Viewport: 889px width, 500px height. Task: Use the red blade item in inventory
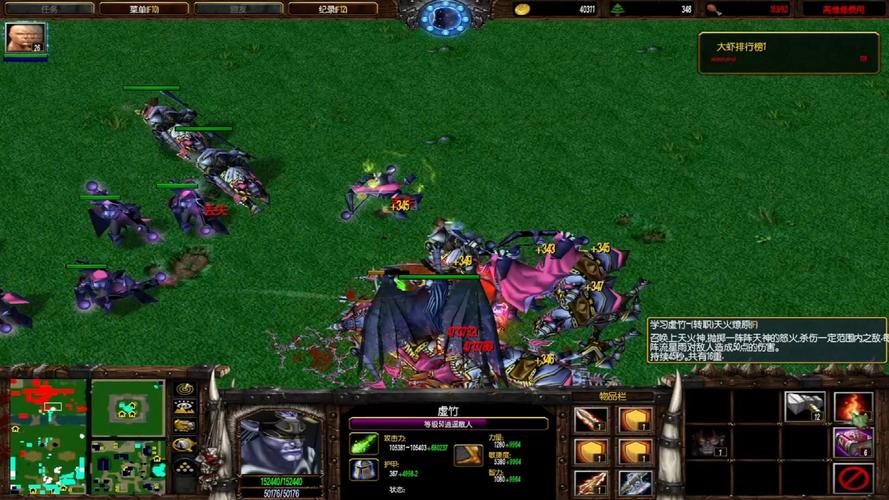point(590,420)
